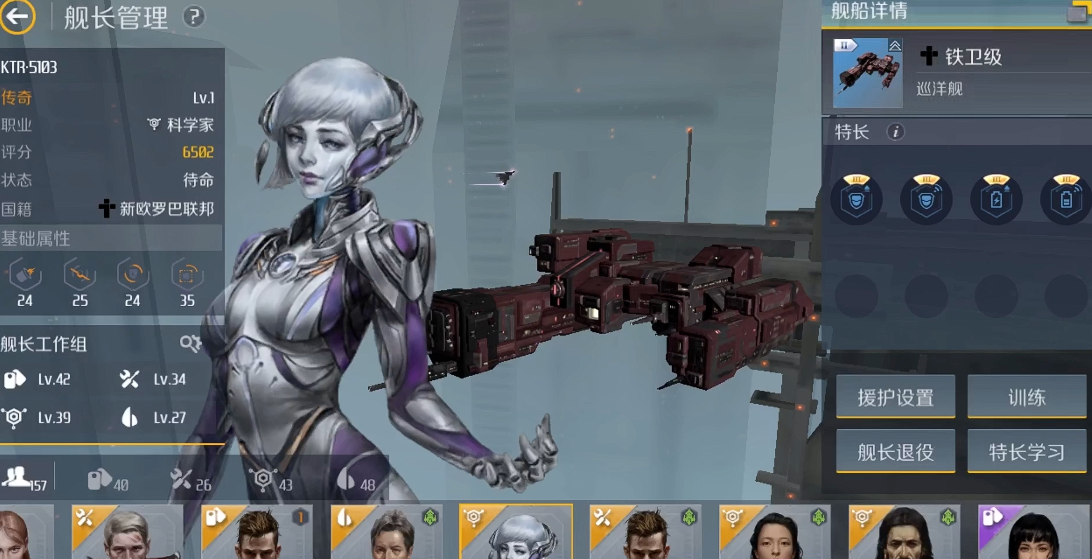Screen dimensions: 1092x559
Task: Select the silver-haired android captain portrait
Action: (515, 532)
